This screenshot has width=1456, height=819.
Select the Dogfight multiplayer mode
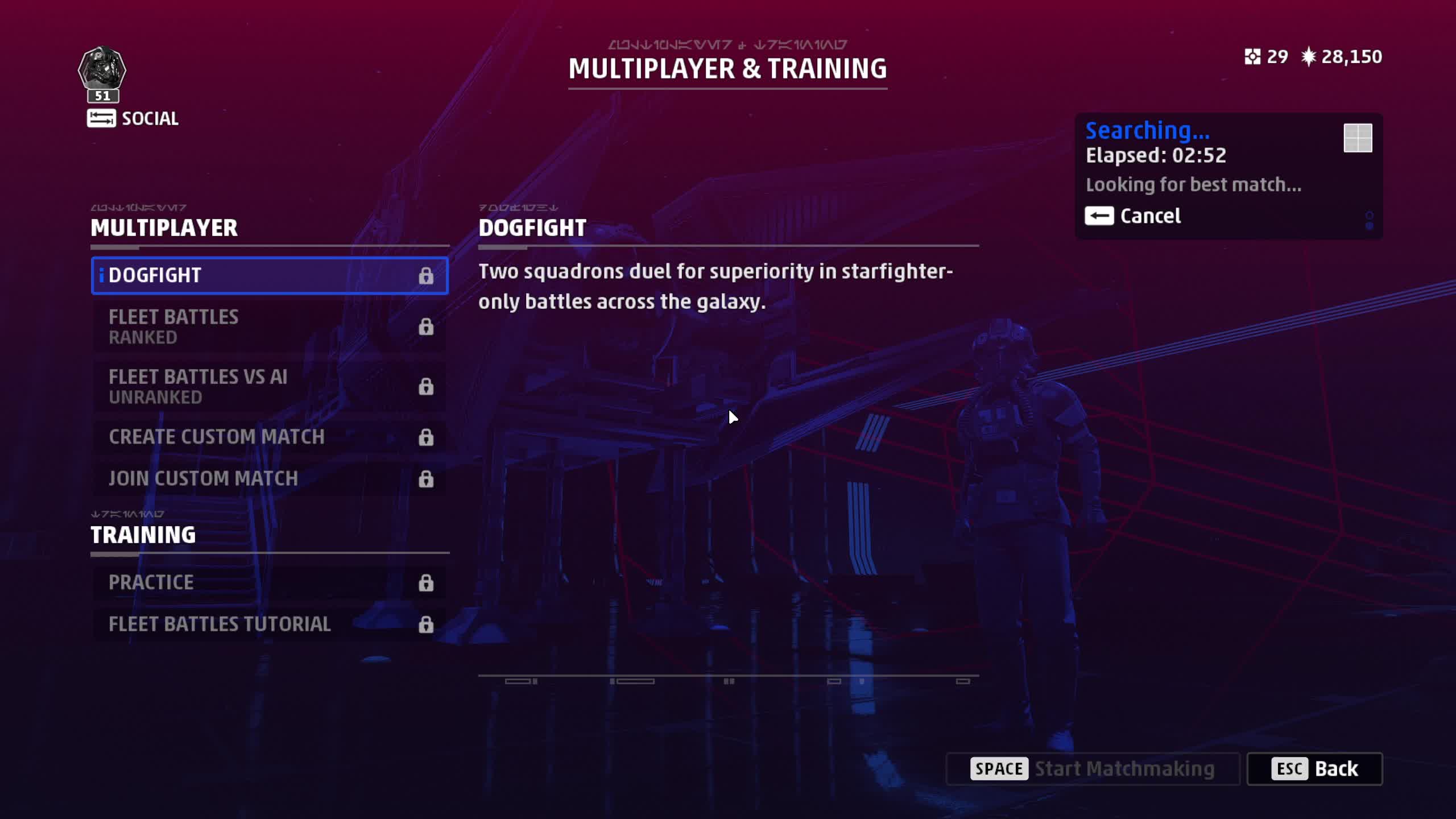269,275
